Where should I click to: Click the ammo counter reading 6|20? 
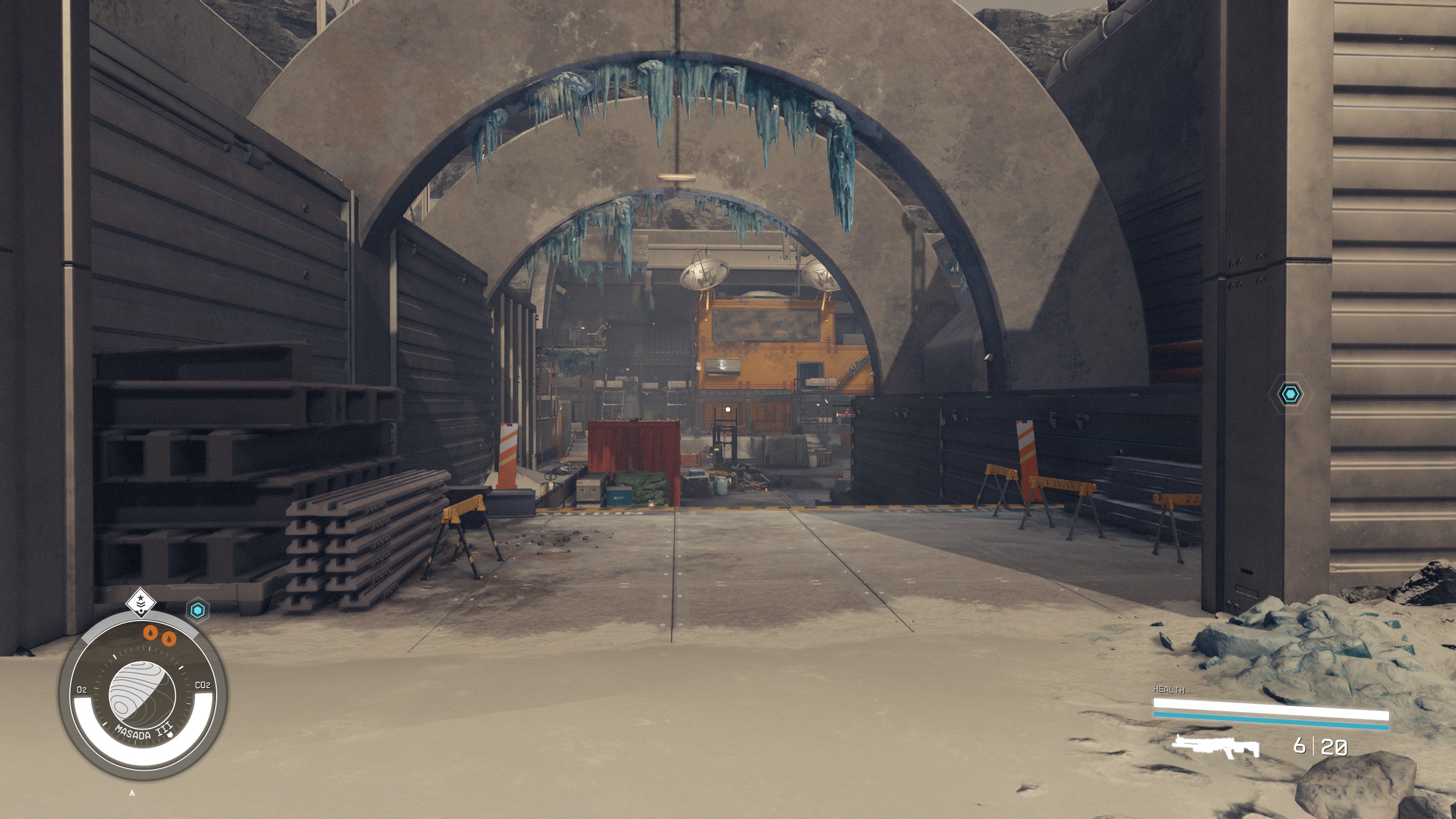tap(1319, 745)
